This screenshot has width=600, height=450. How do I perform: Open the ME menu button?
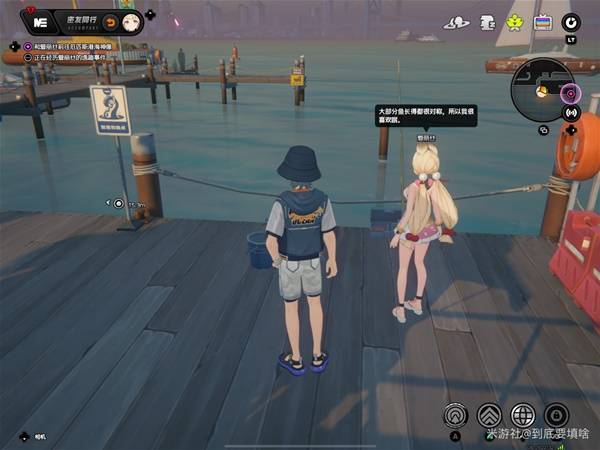click(x=41, y=20)
